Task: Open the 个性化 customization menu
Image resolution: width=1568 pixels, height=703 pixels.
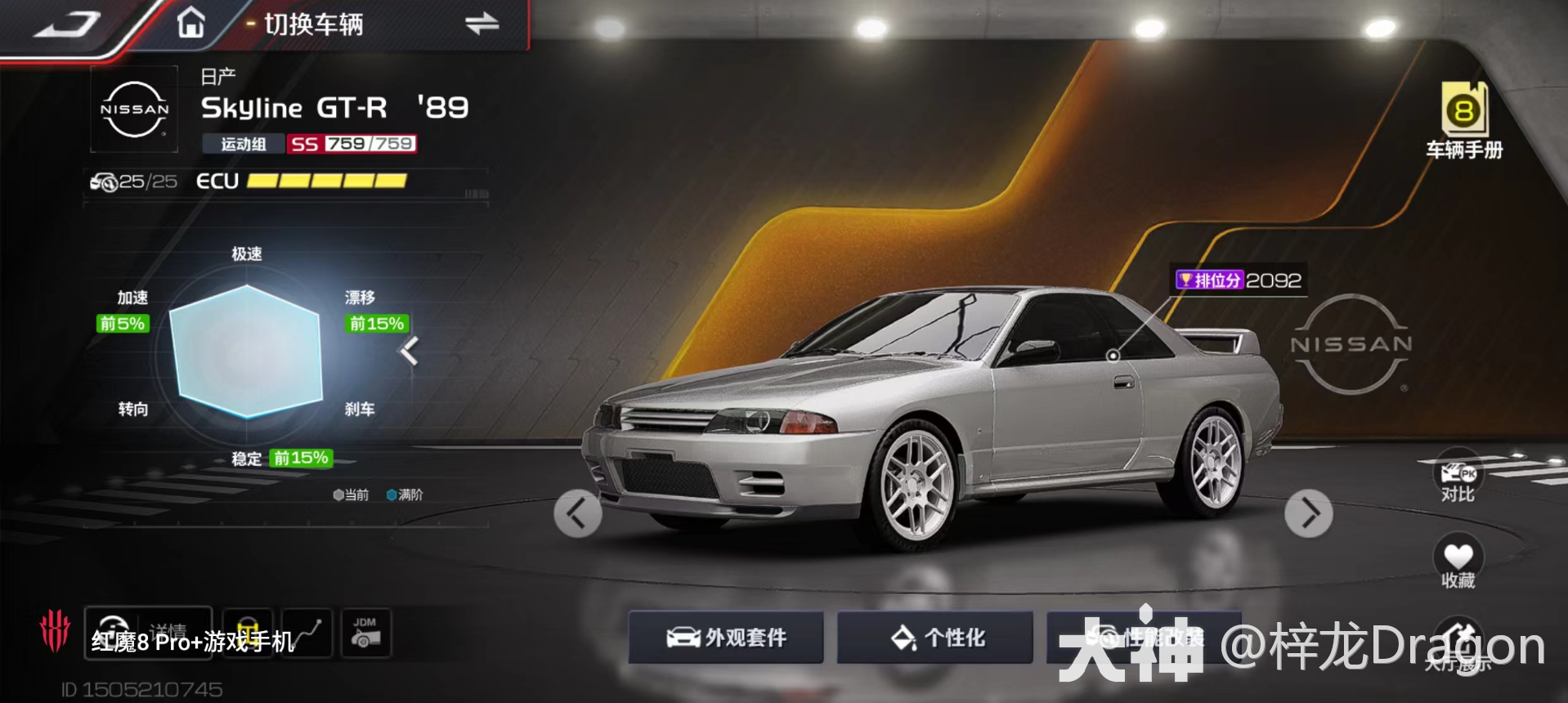Action: point(934,638)
